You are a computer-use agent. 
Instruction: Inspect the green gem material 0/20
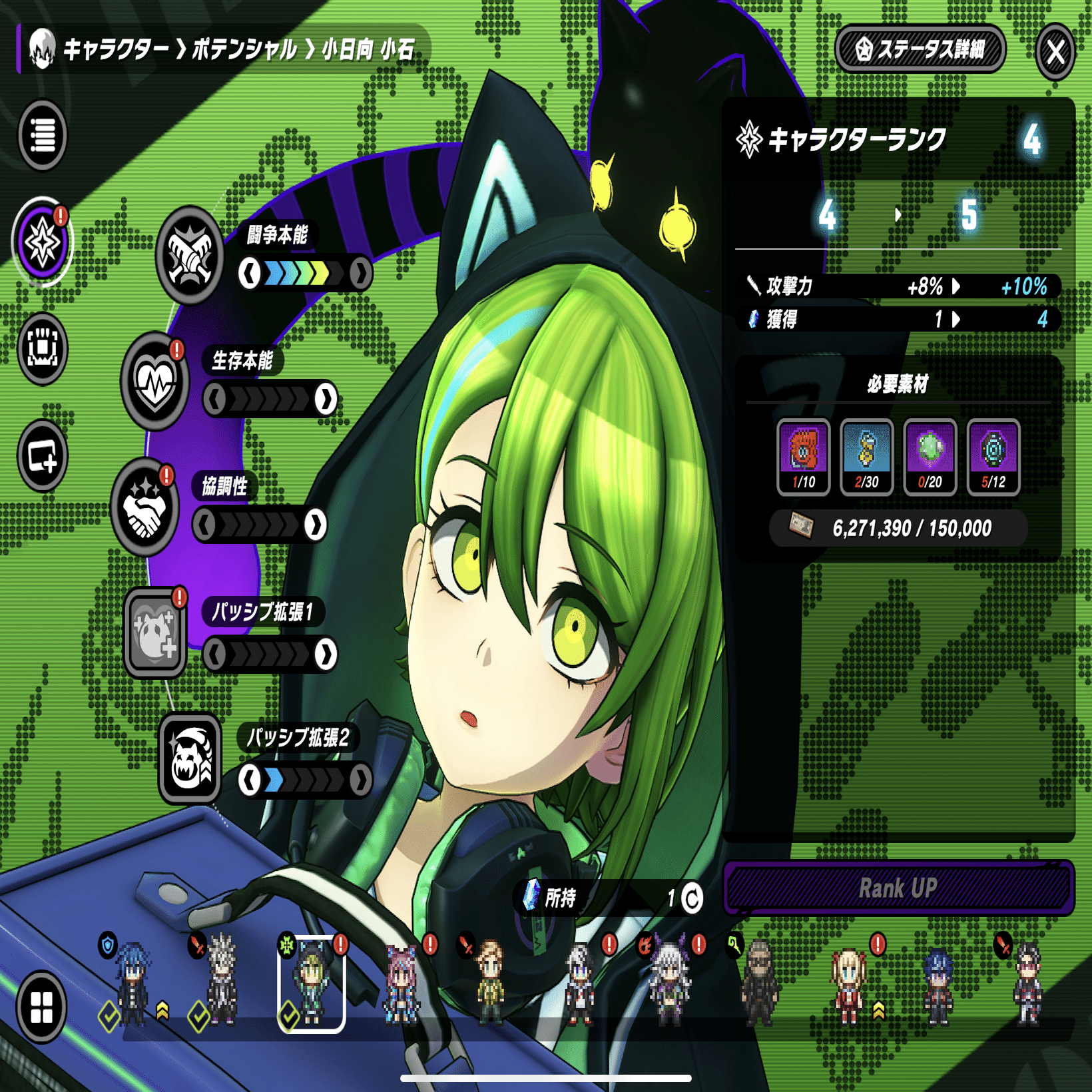(x=930, y=457)
